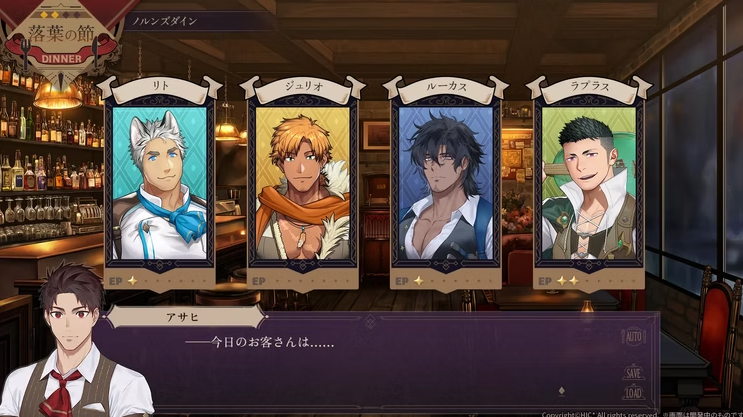Toggle the AUTO dialogue mode
743x417 pixels.
pyautogui.click(x=633, y=338)
